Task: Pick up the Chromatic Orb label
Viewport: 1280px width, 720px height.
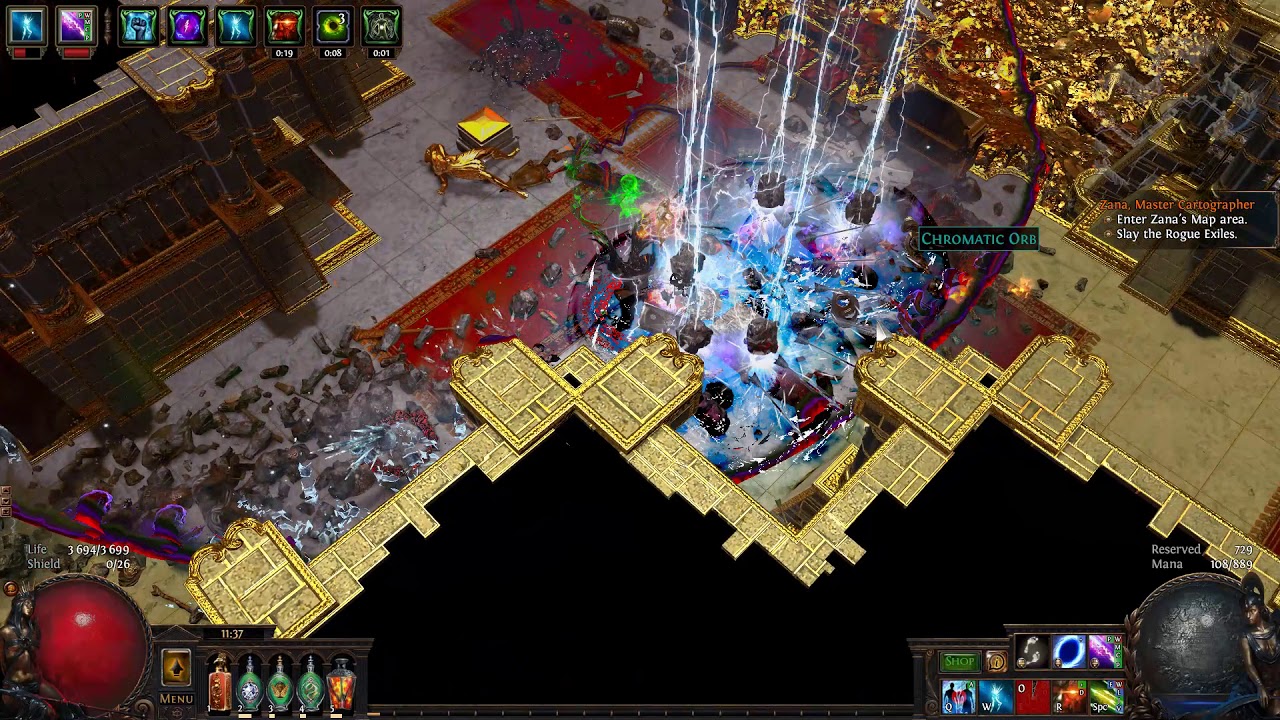Action: [x=978, y=239]
